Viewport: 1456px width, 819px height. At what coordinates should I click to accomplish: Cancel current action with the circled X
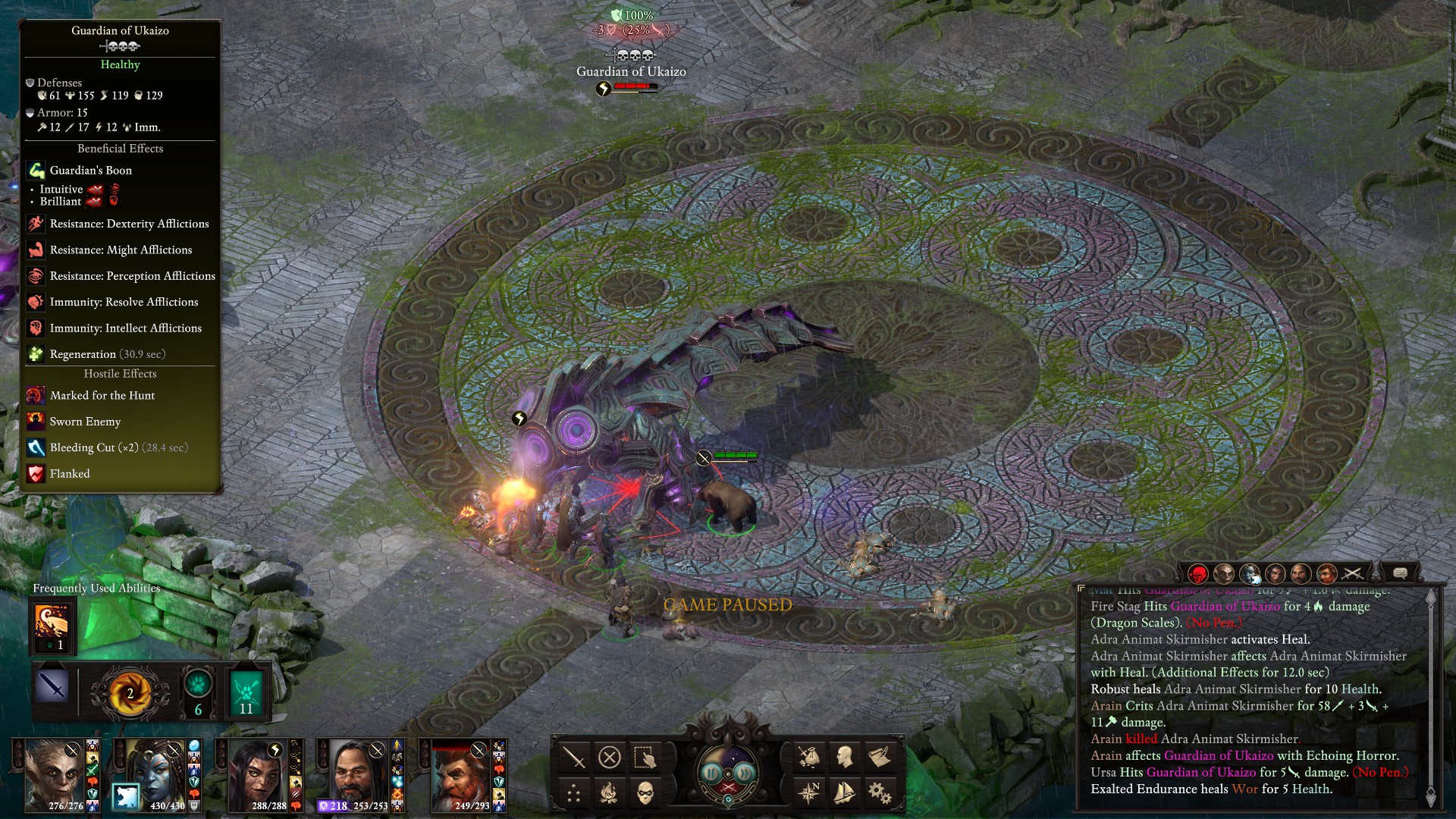609,757
